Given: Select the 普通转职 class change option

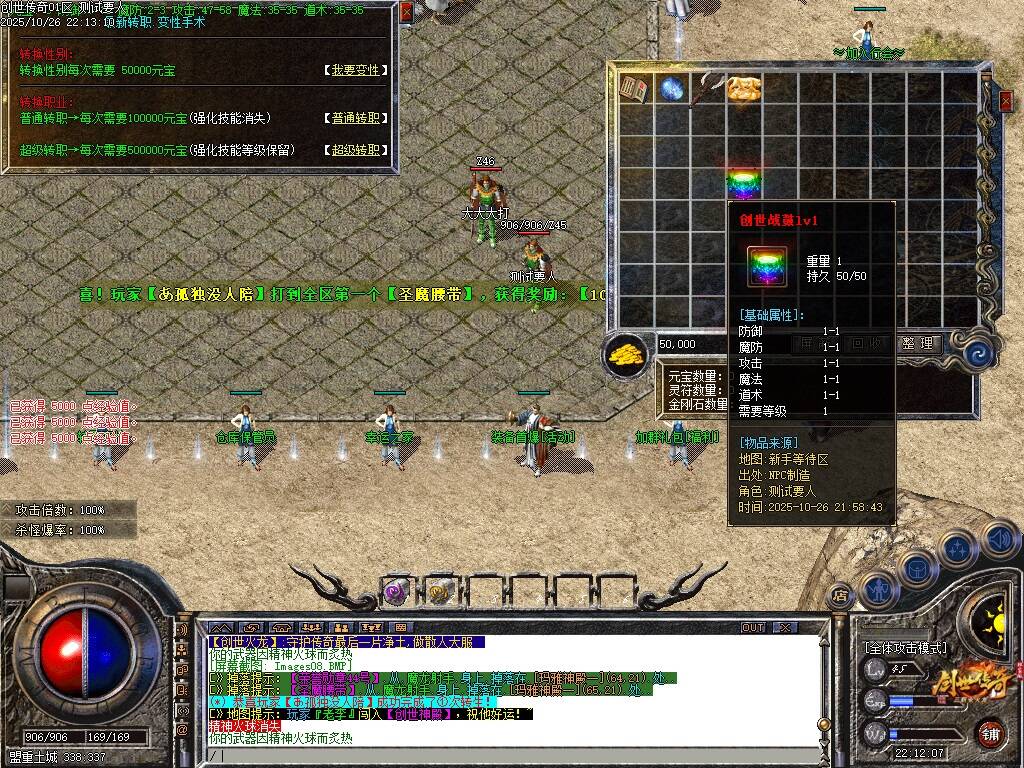Looking at the screenshot, I should (356, 118).
